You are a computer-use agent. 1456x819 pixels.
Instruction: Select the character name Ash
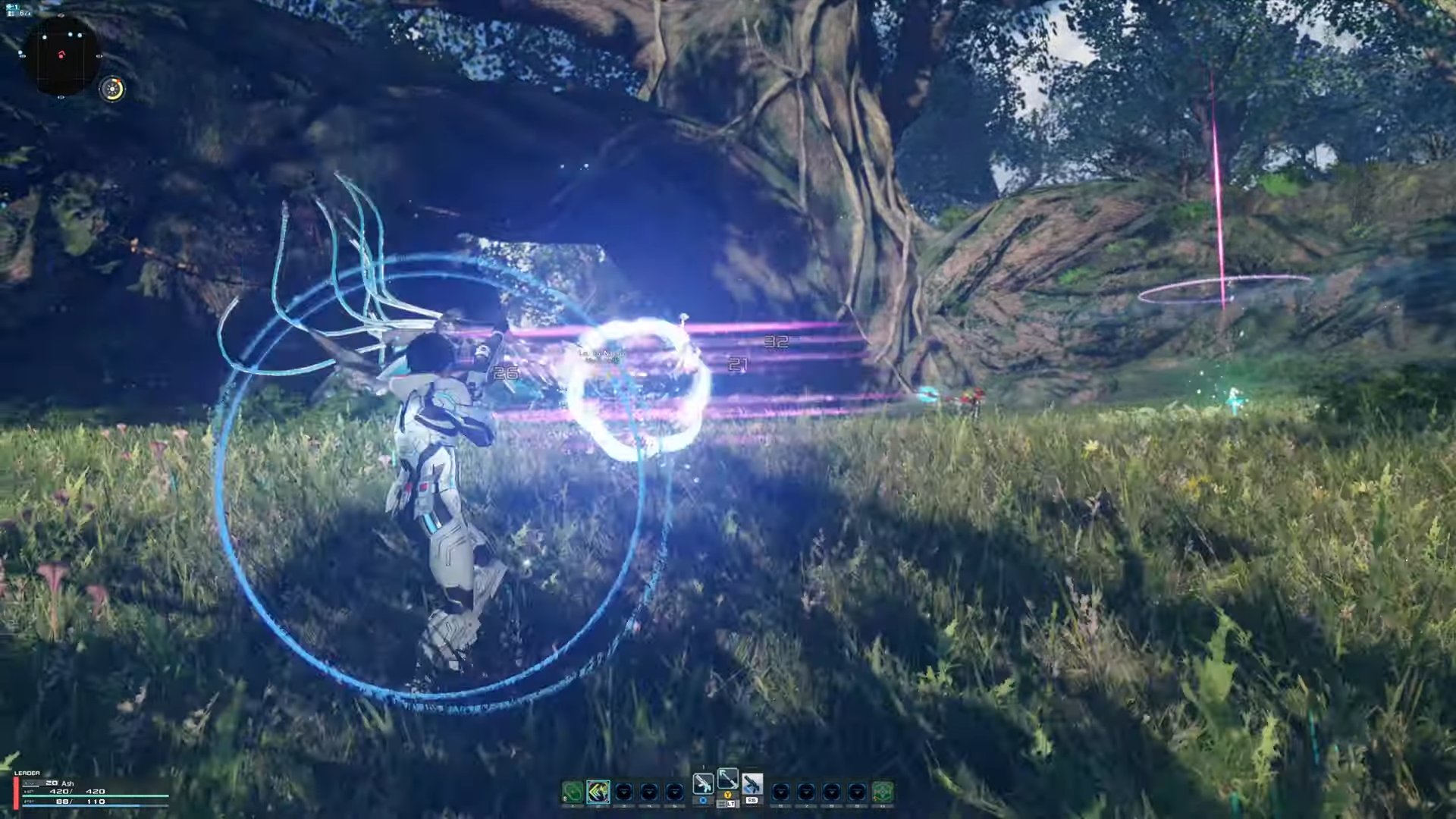(67, 783)
